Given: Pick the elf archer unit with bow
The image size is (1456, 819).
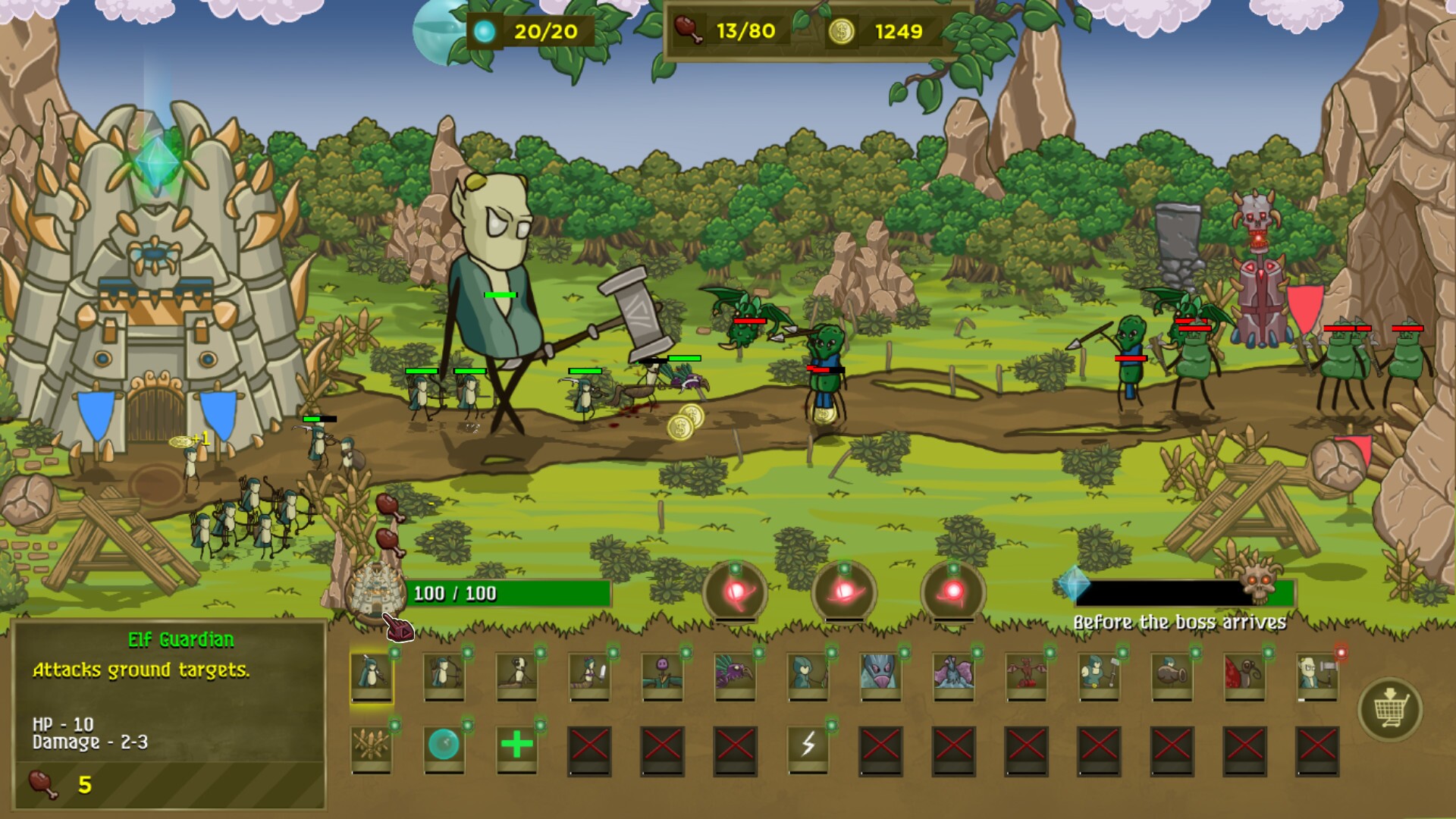Looking at the screenshot, I should pyautogui.click(x=444, y=674).
